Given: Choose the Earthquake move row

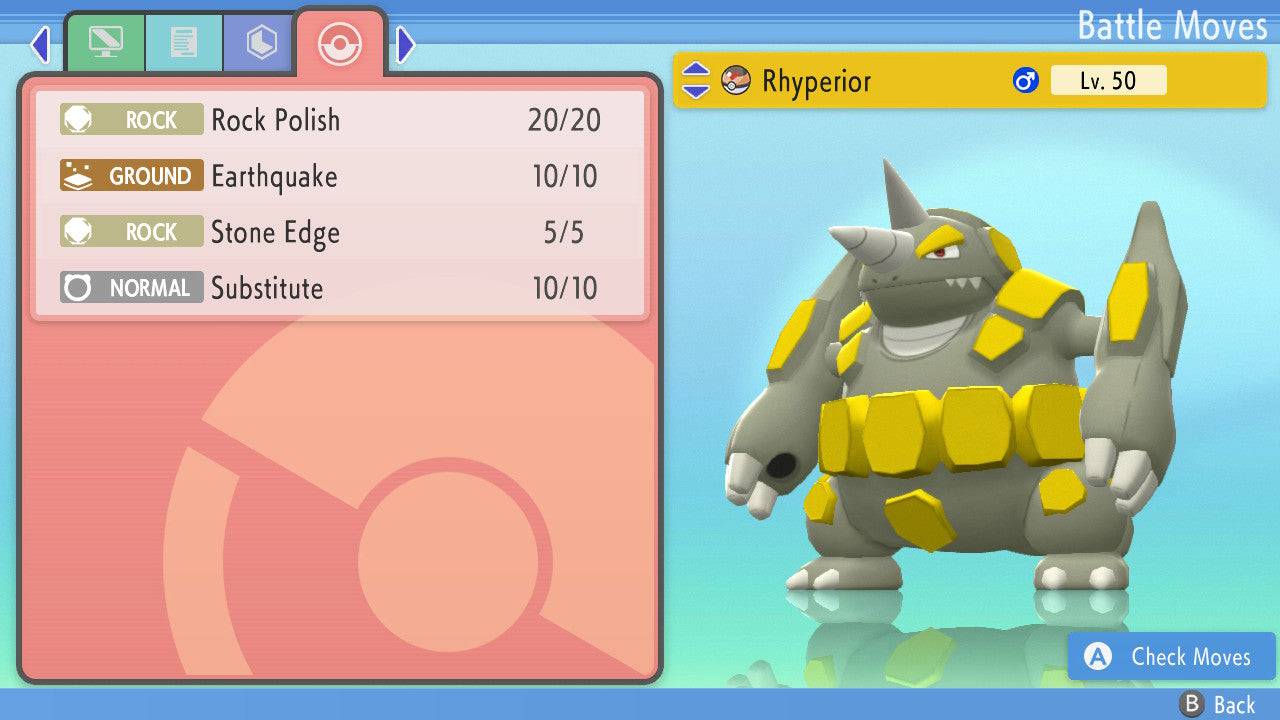Looking at the screenshot, I should tap(340, 176).
